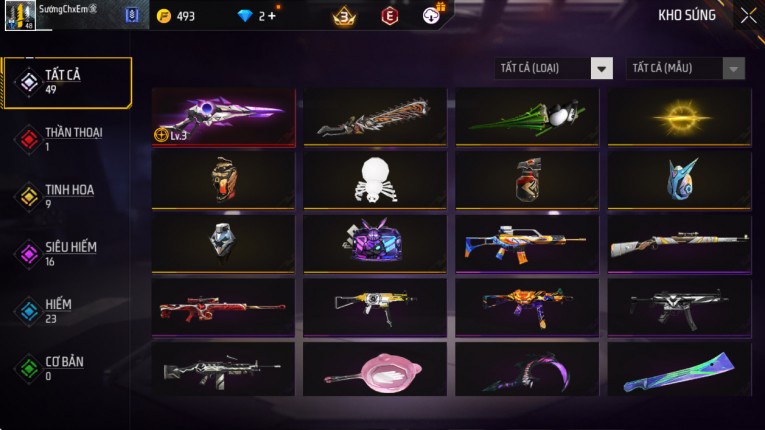Open the gold rank 3 badge
Screen dimensions: 765x430
(x=345, y=16)
